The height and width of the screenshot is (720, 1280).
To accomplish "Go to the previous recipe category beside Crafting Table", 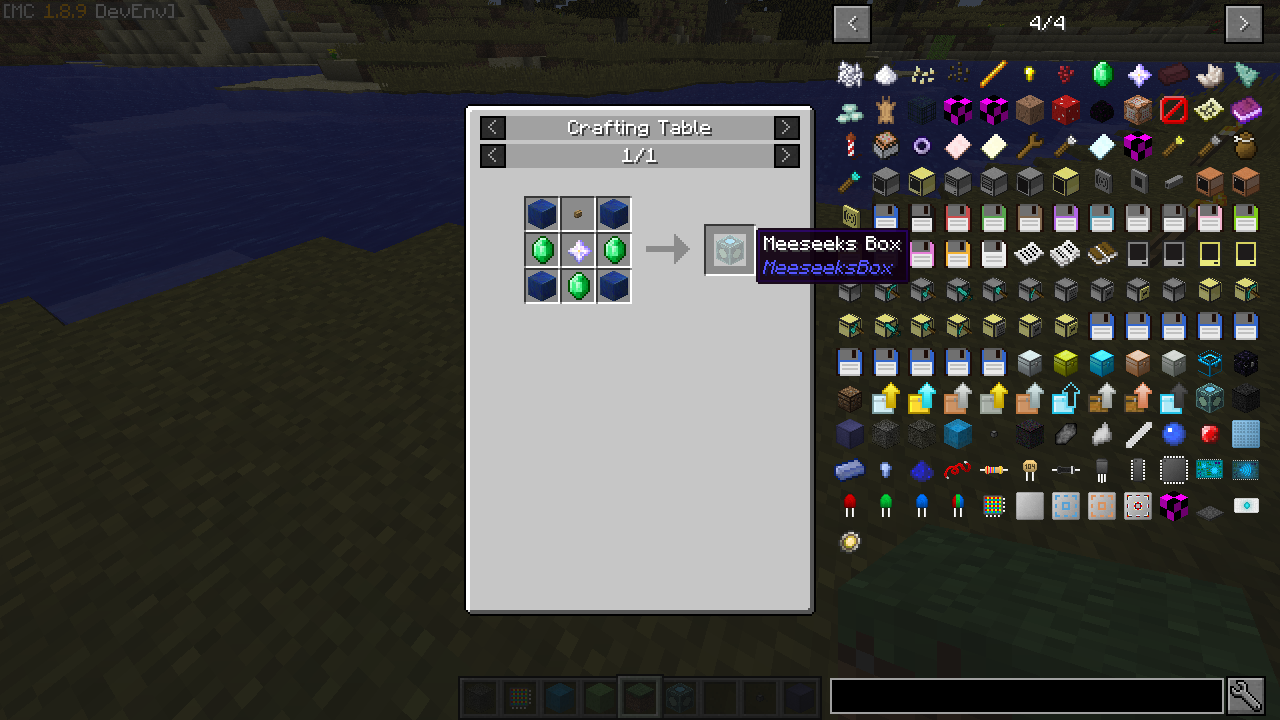I will click(493, 128).
